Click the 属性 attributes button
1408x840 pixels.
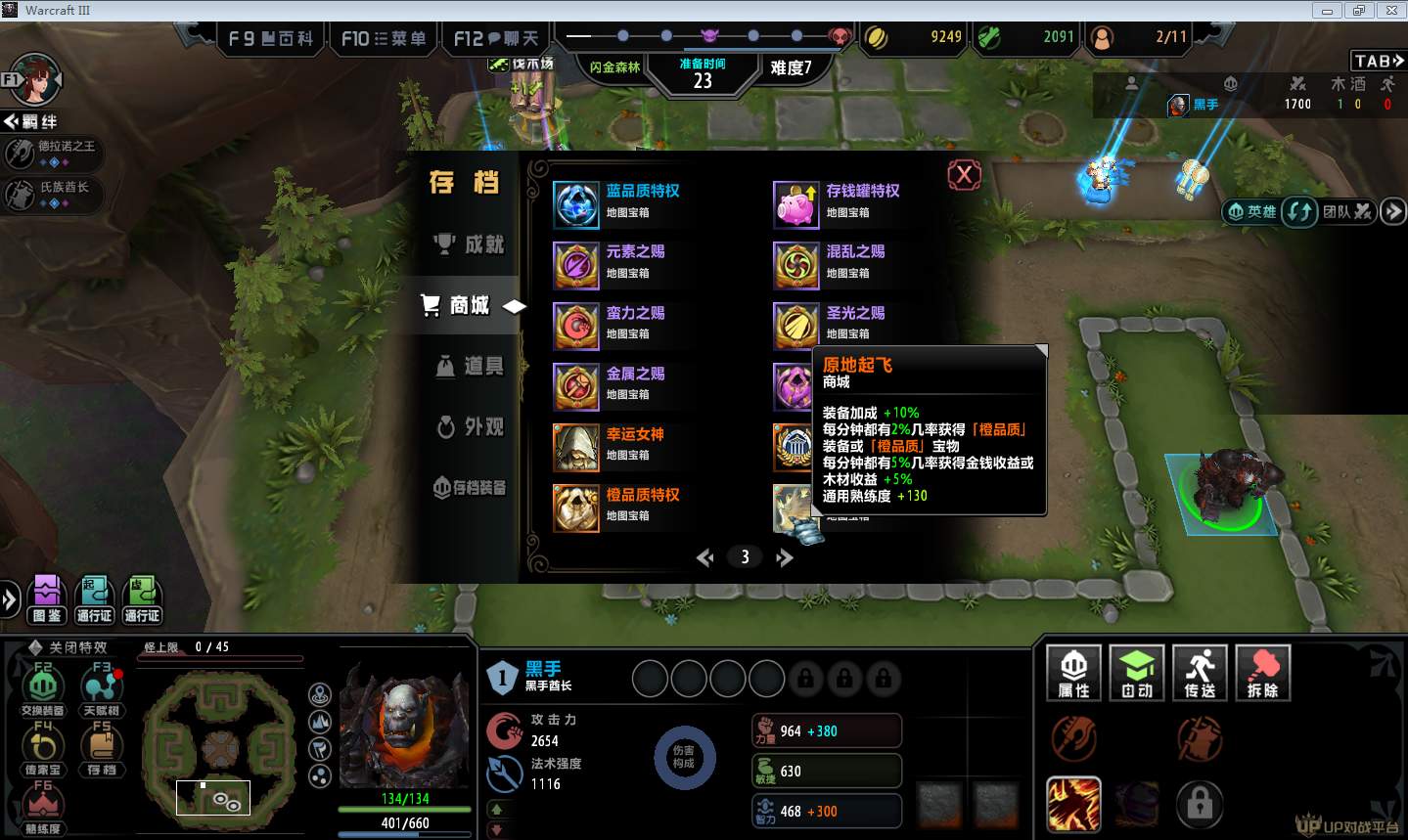point(1073,673)
